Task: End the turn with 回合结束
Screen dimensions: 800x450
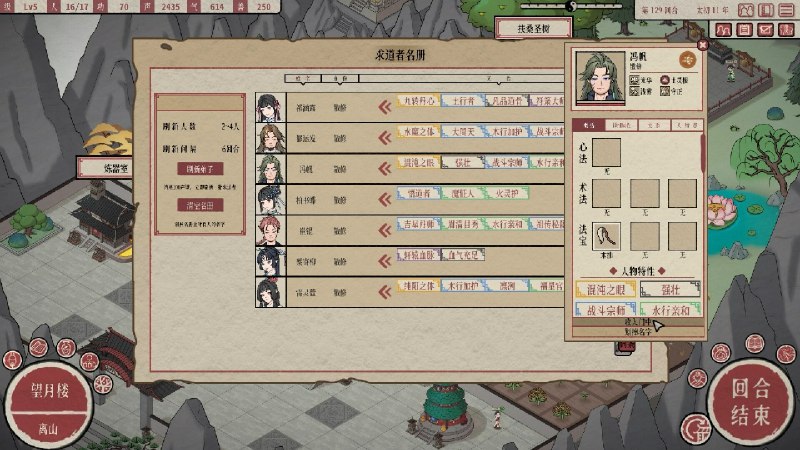Action: pyautogui.click(x=748, y=400)
